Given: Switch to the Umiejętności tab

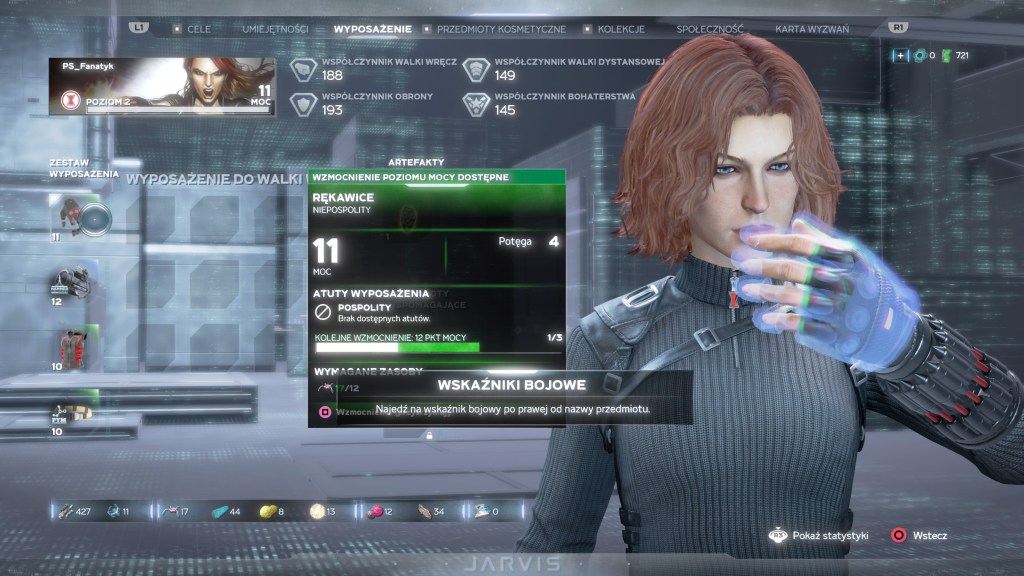Looking at the screenshot, I should (x=274, y=29).
